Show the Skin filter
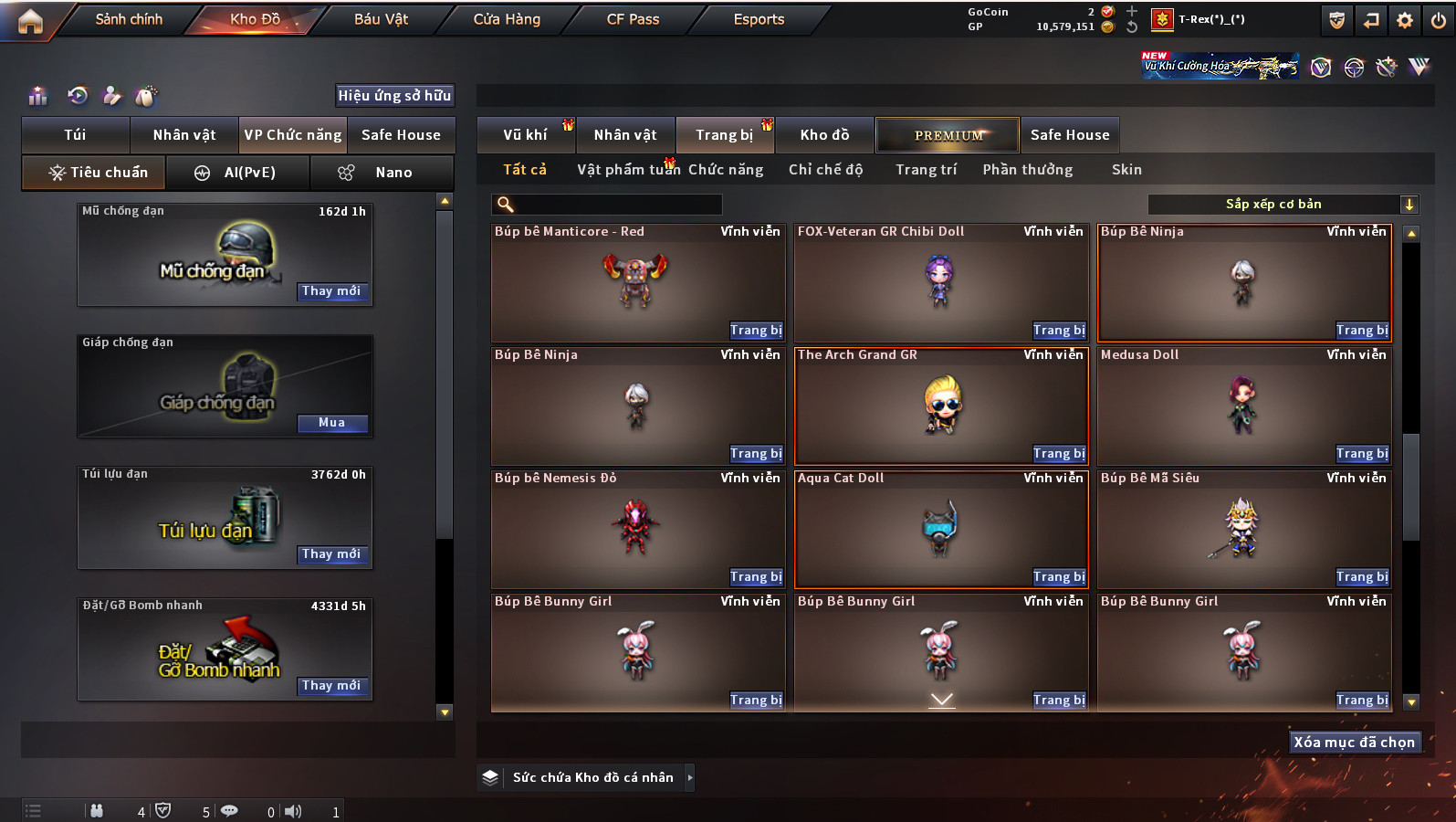This screenshot has height=822, width=1456. pyautogui.click(x=1126, y=170)
